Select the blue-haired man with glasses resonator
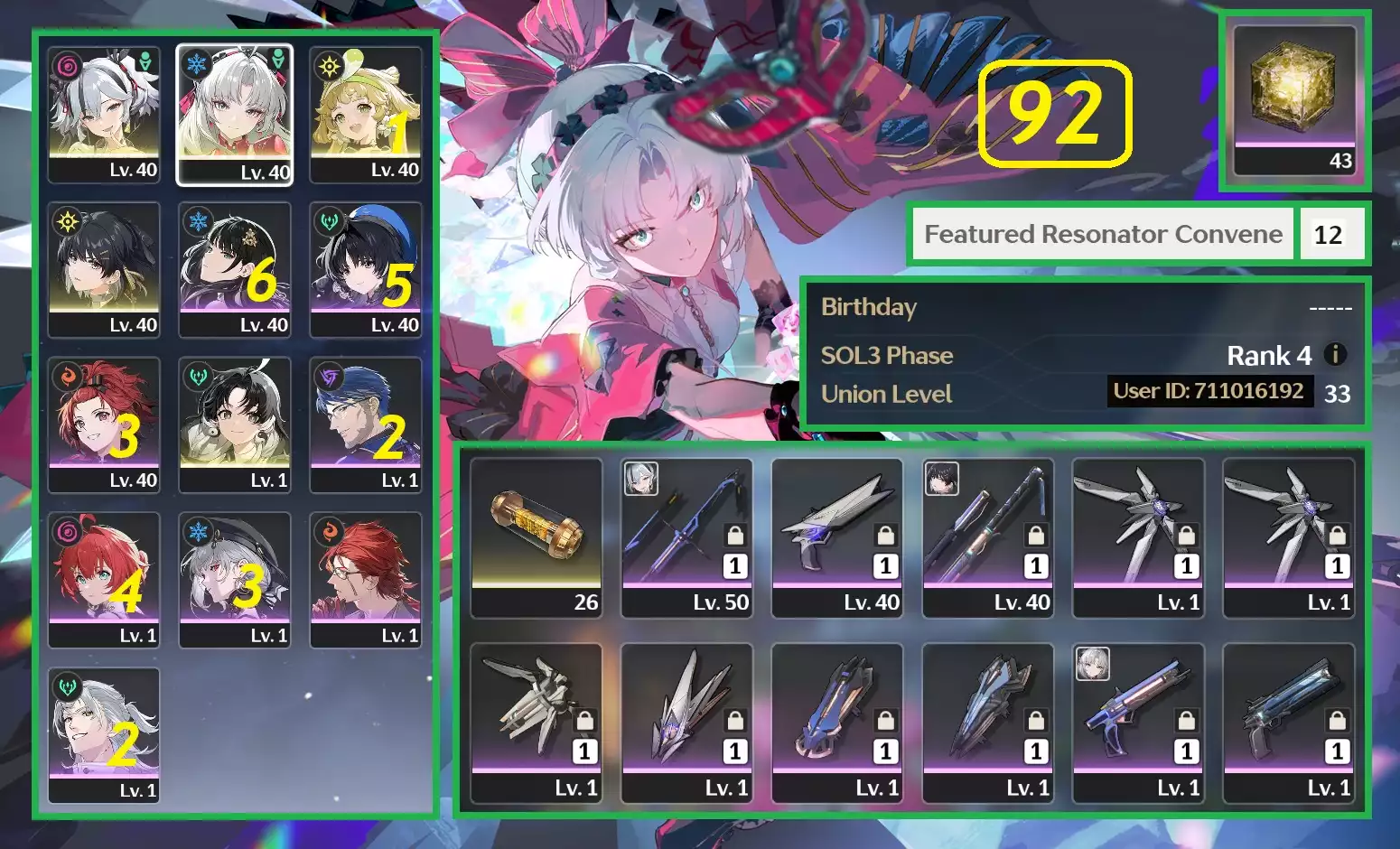The image size is (1400, 849). pyautogui.click(x=365, y=425)
